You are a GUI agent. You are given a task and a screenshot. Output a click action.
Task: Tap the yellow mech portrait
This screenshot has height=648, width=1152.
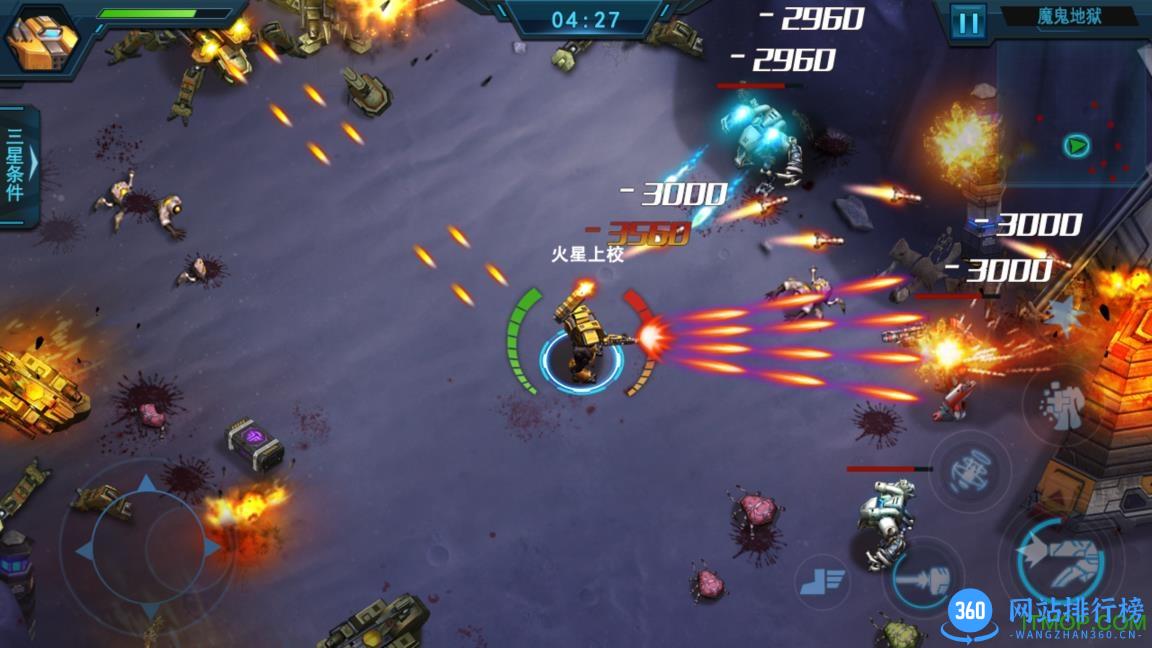click(42, 40)
